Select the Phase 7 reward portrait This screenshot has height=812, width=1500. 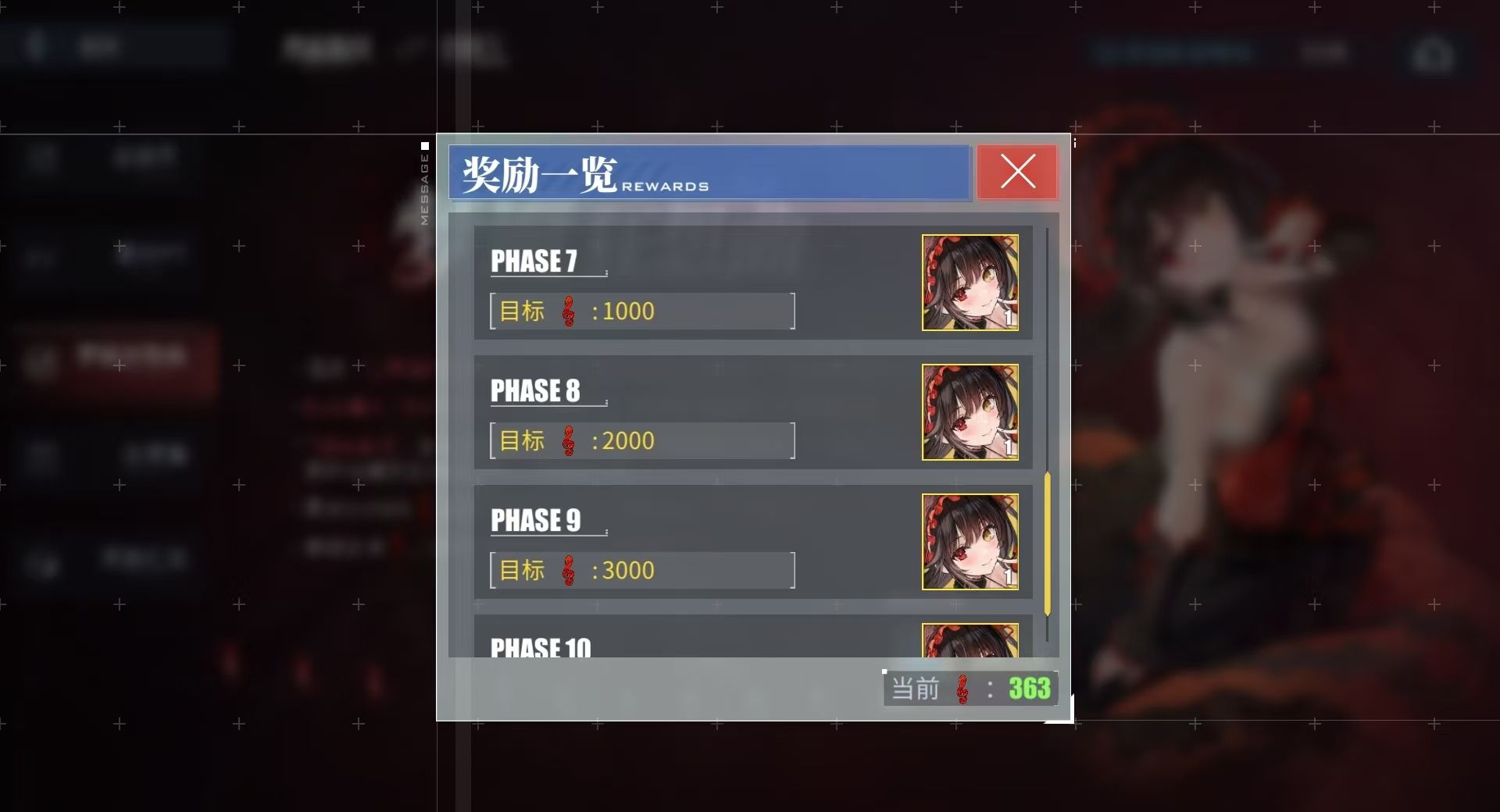[970, 283]
